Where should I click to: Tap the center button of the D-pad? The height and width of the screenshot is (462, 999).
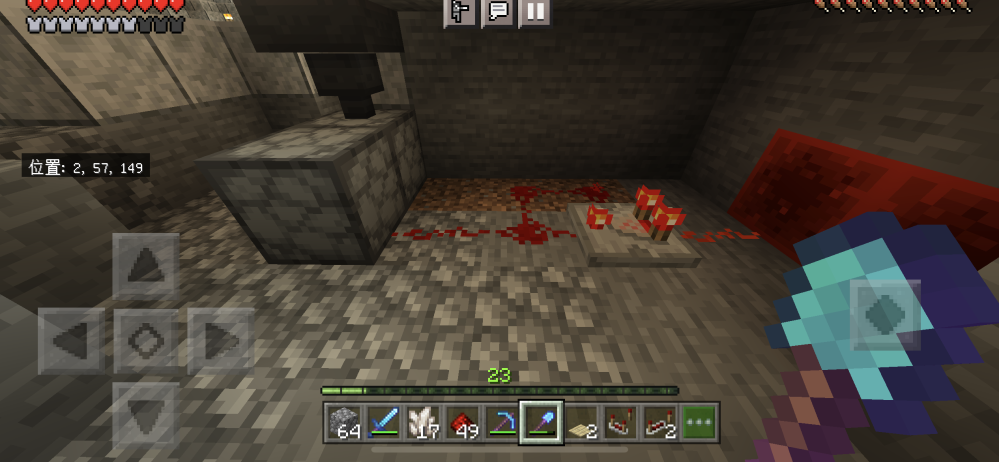[145, 341]
